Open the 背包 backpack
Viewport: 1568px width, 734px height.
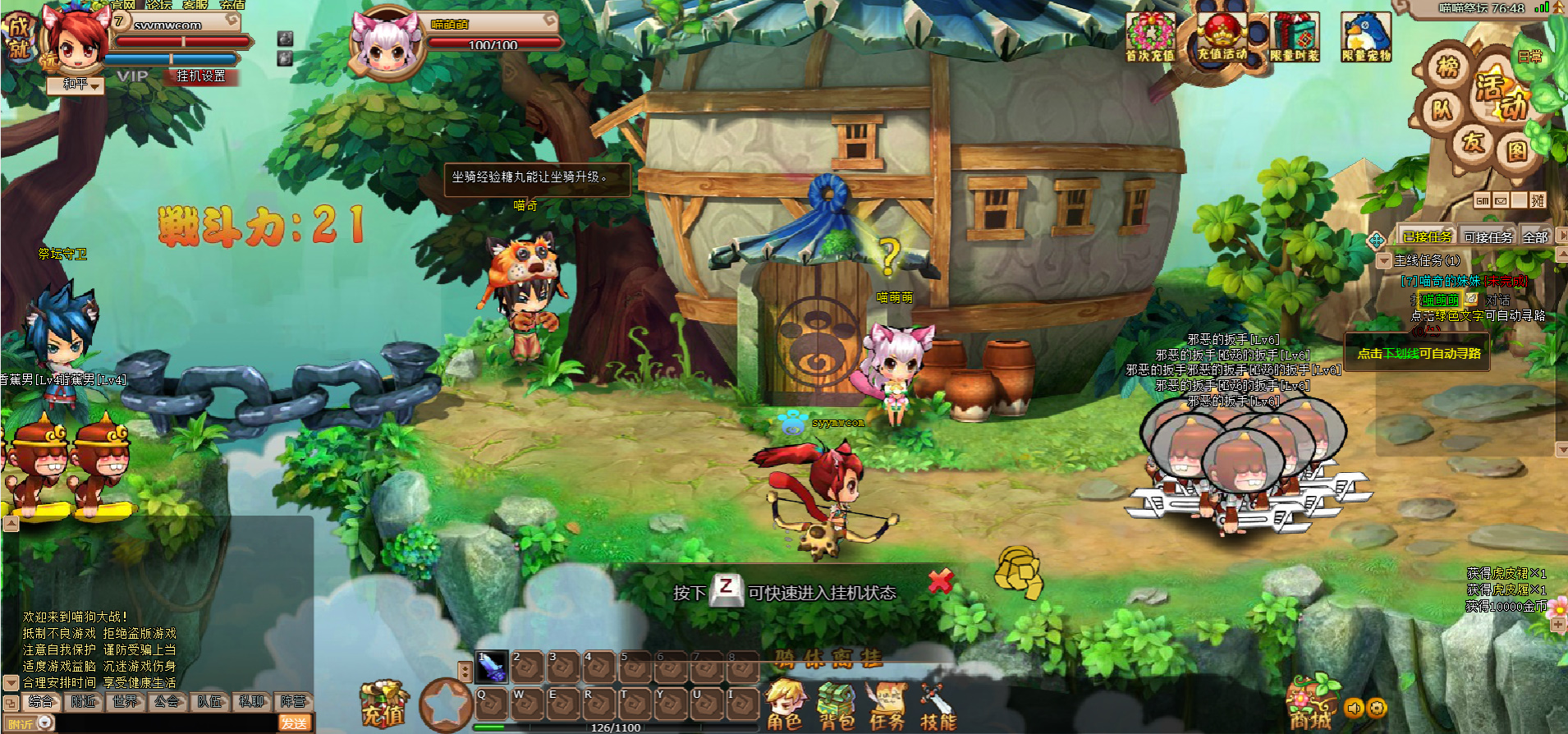[836, 707]
